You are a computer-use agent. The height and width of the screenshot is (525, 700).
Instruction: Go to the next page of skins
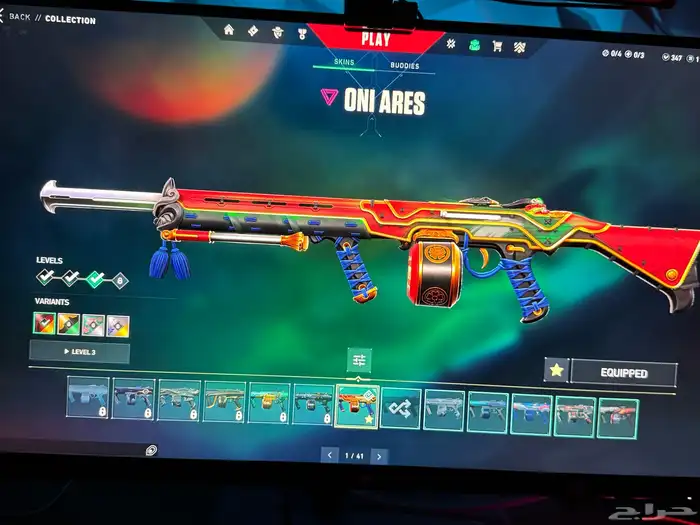tap(379, 455)
